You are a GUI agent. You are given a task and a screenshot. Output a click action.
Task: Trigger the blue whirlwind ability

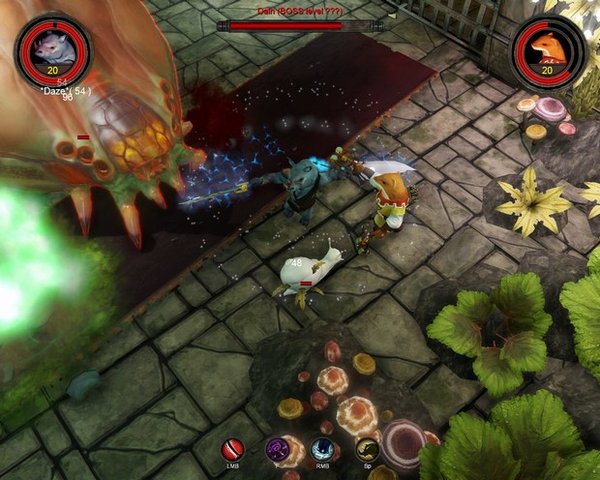click(322, 449)
